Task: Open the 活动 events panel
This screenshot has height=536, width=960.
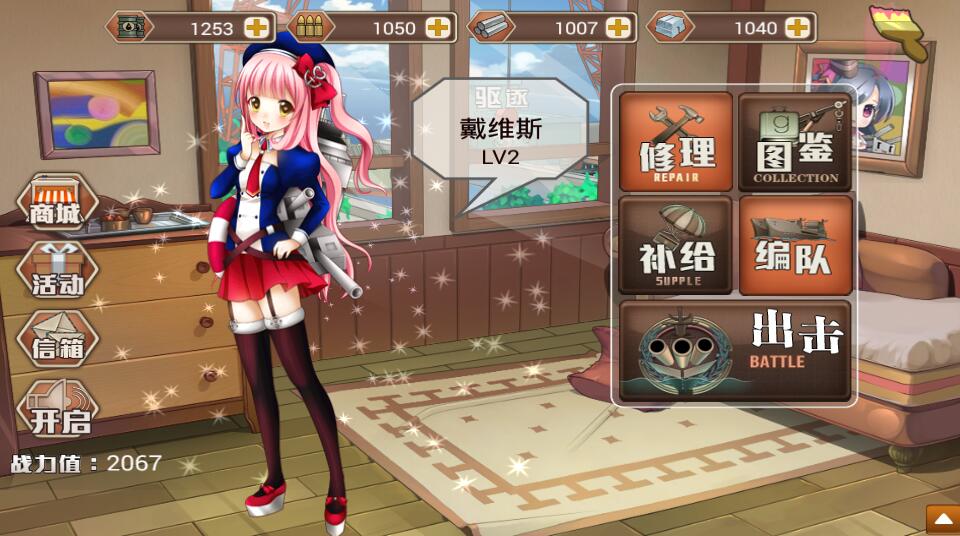Action: click(x=57, y=273)
